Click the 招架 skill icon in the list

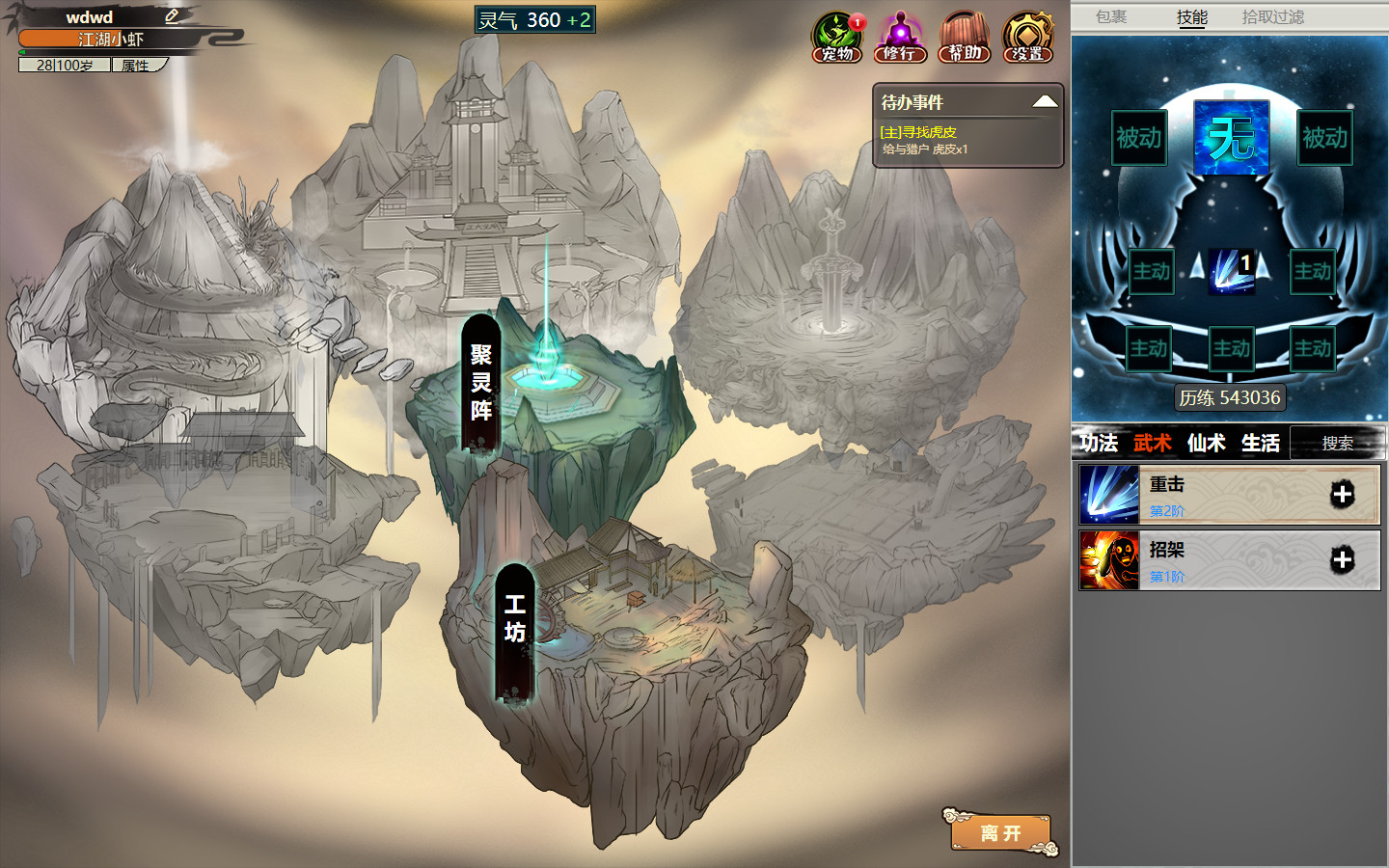1108,559
